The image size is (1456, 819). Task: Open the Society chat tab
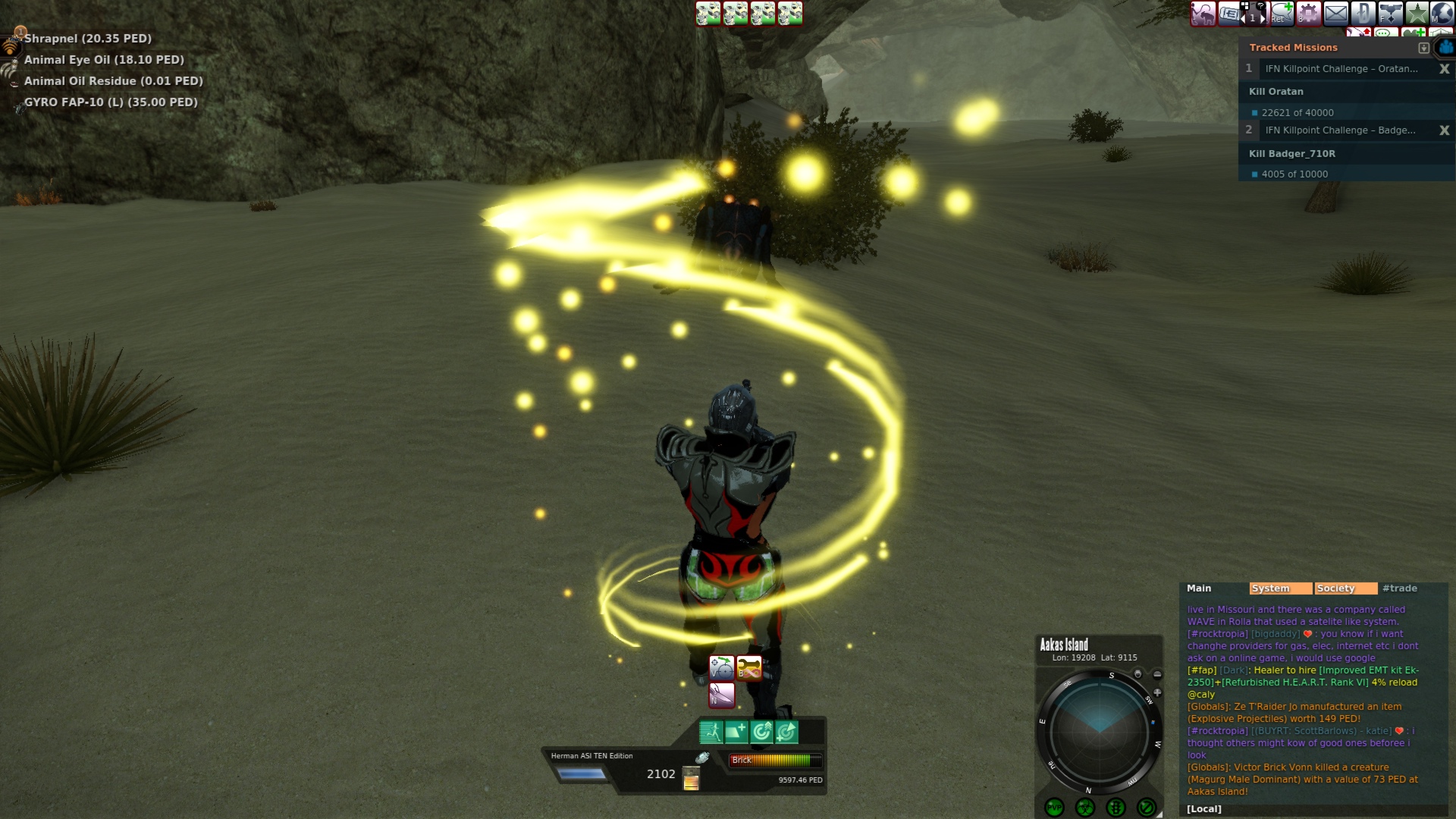pos(1345,588)
